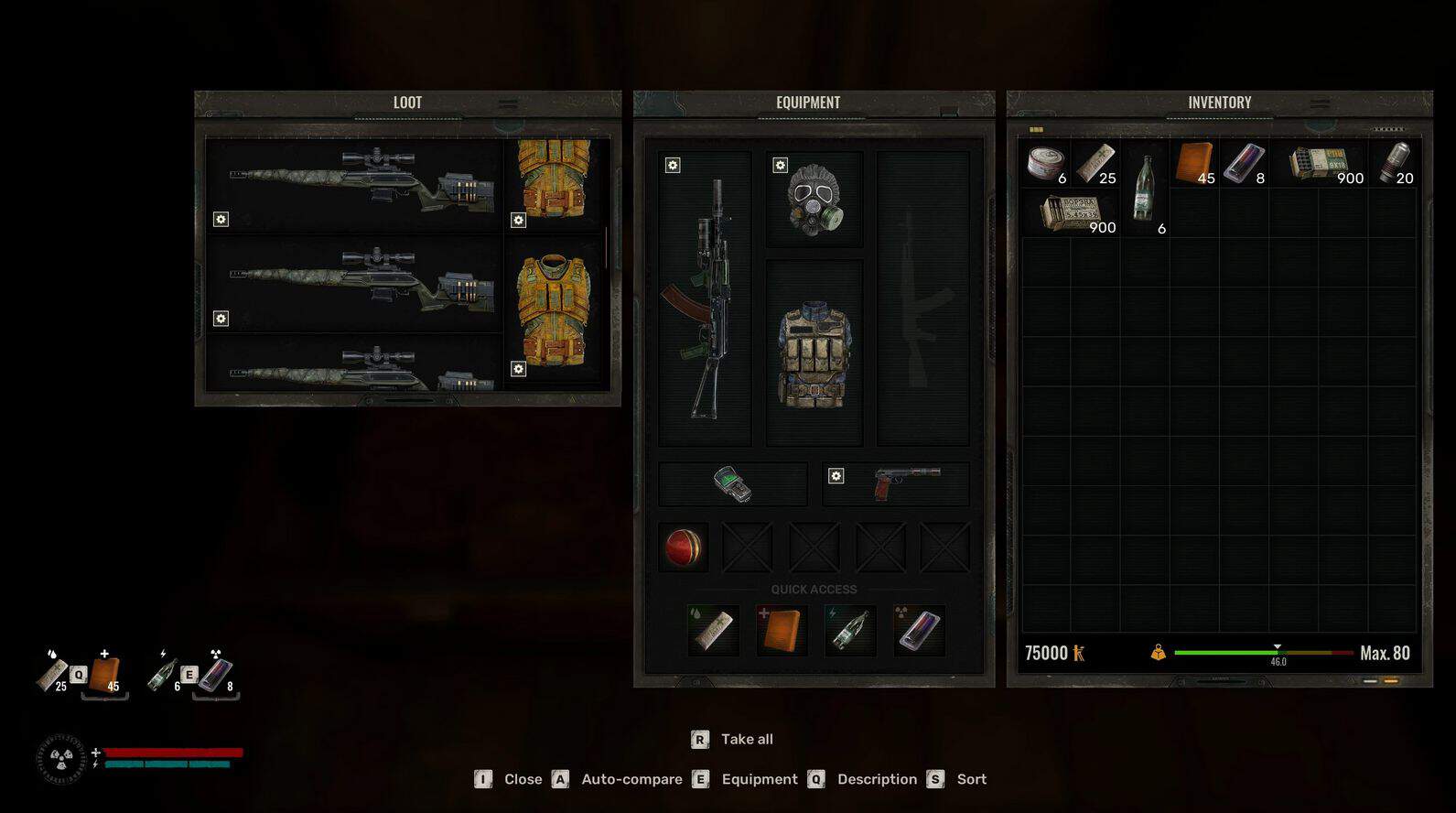Viewport: 1456px width, 813px height.
Task: Select the tall bottle in inventory
Action: click(1144, 190)
